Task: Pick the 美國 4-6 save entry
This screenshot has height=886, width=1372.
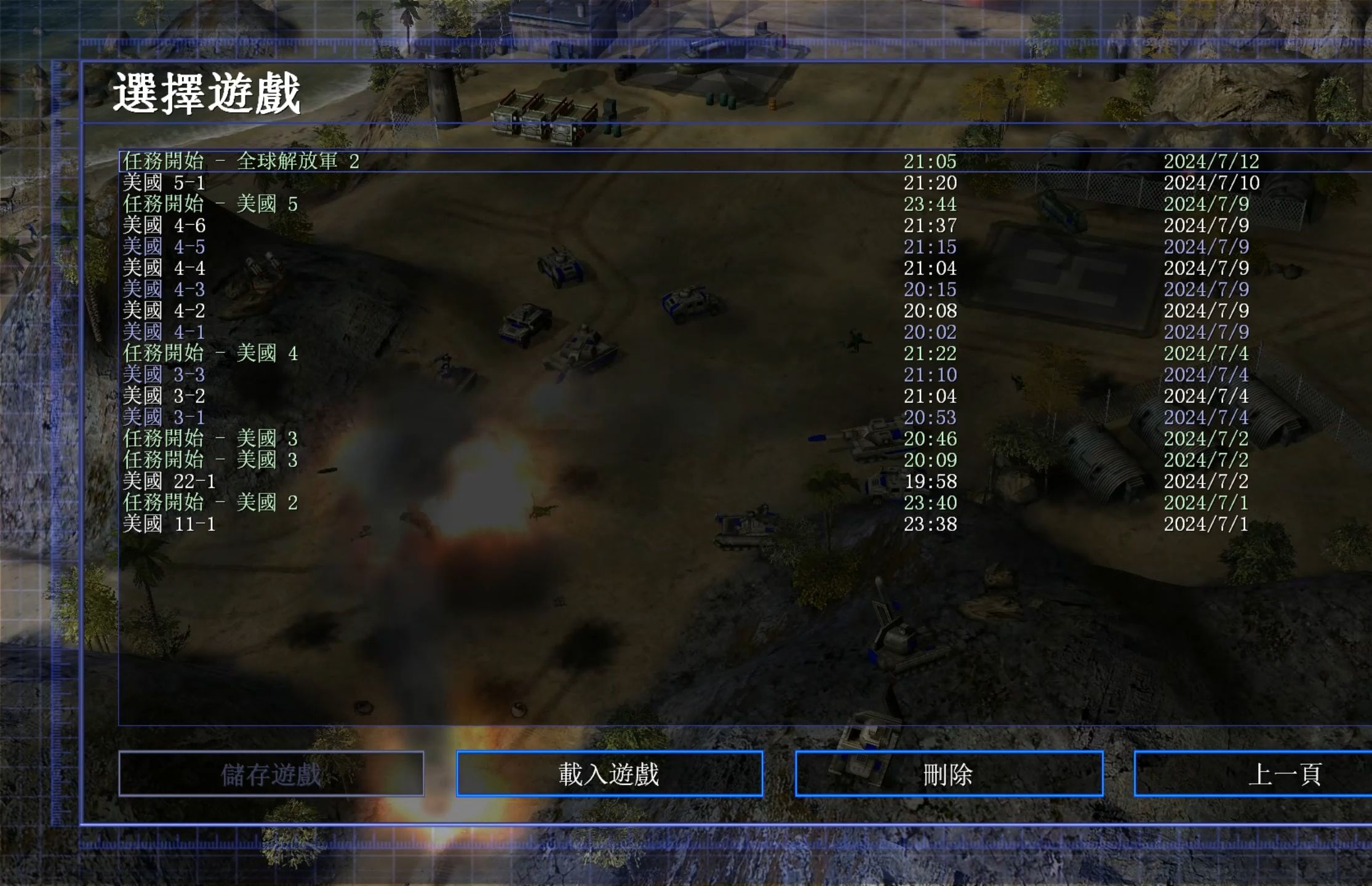Action: [164, 225]
